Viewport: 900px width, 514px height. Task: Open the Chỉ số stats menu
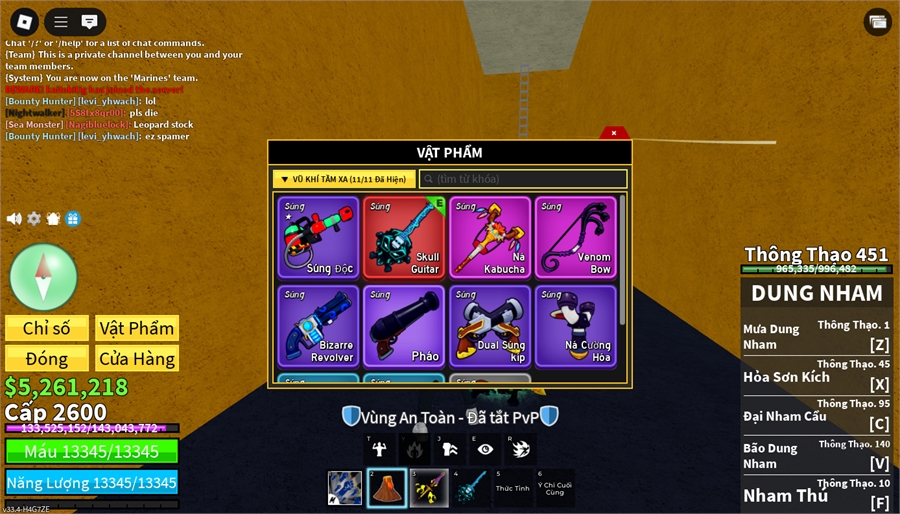pyautogui.click(x=47, y=328)
